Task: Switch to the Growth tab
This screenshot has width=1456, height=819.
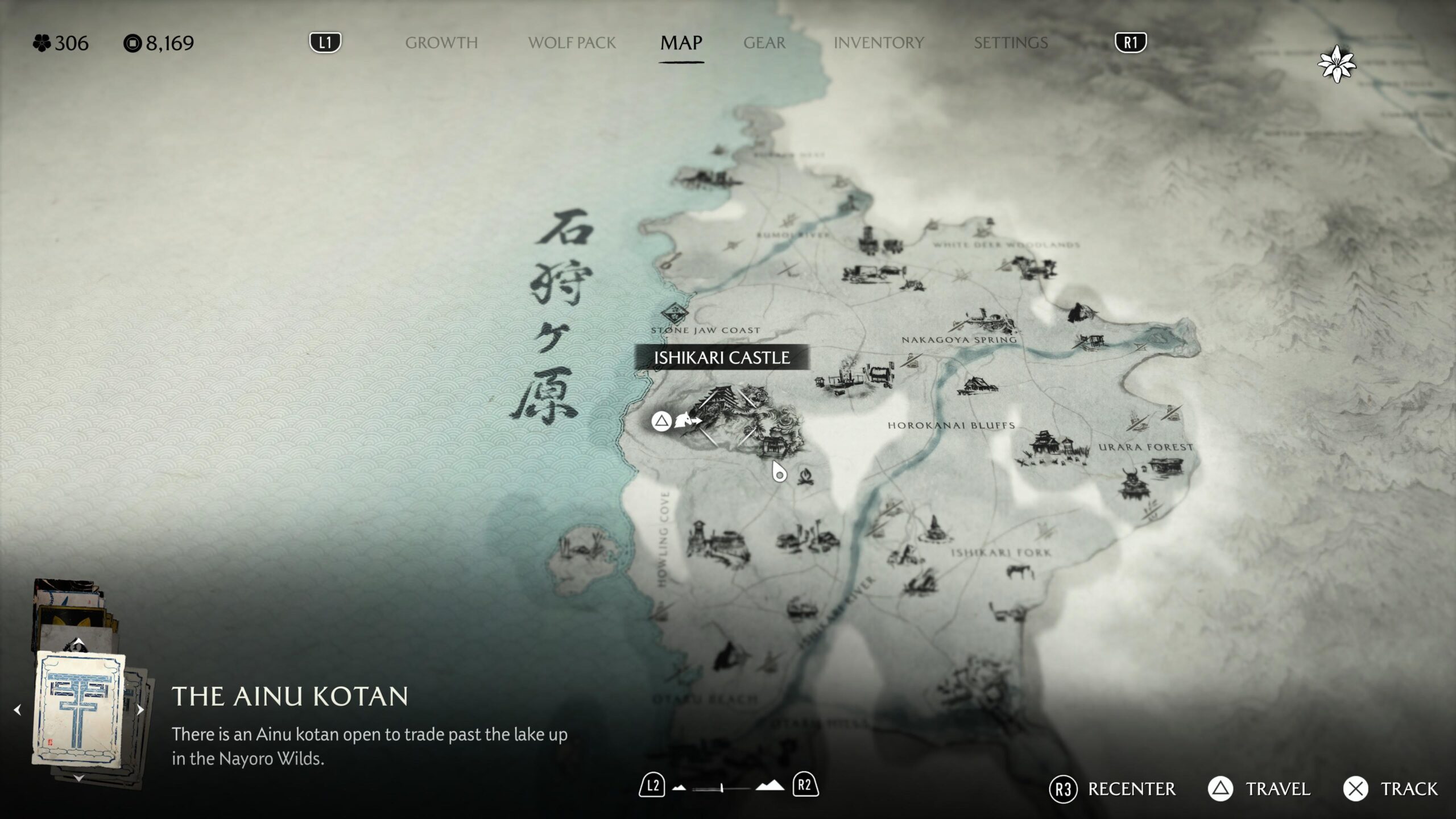Action: tap(441, 43)
